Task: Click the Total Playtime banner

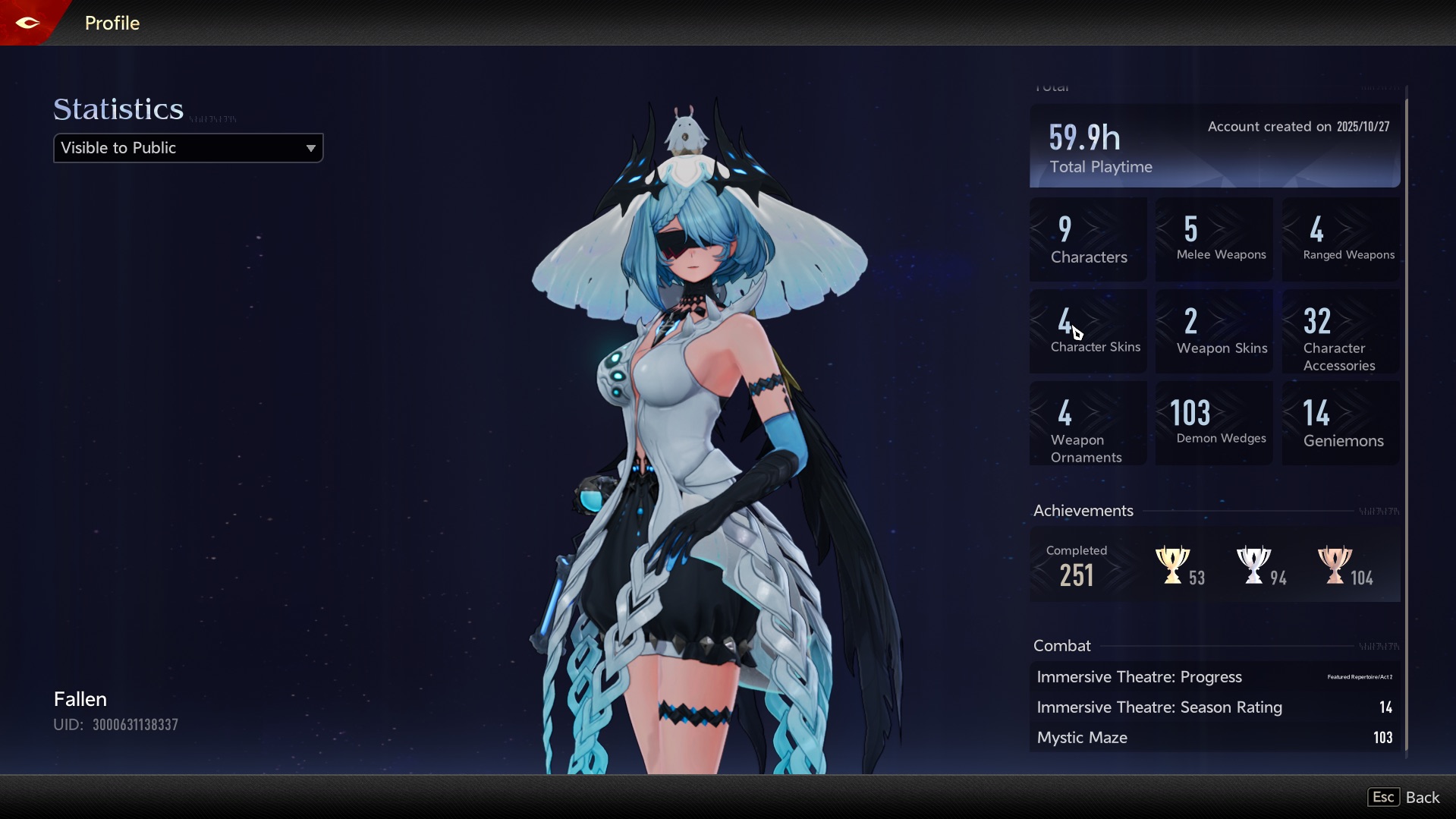Action: [x=1215, y=146]
